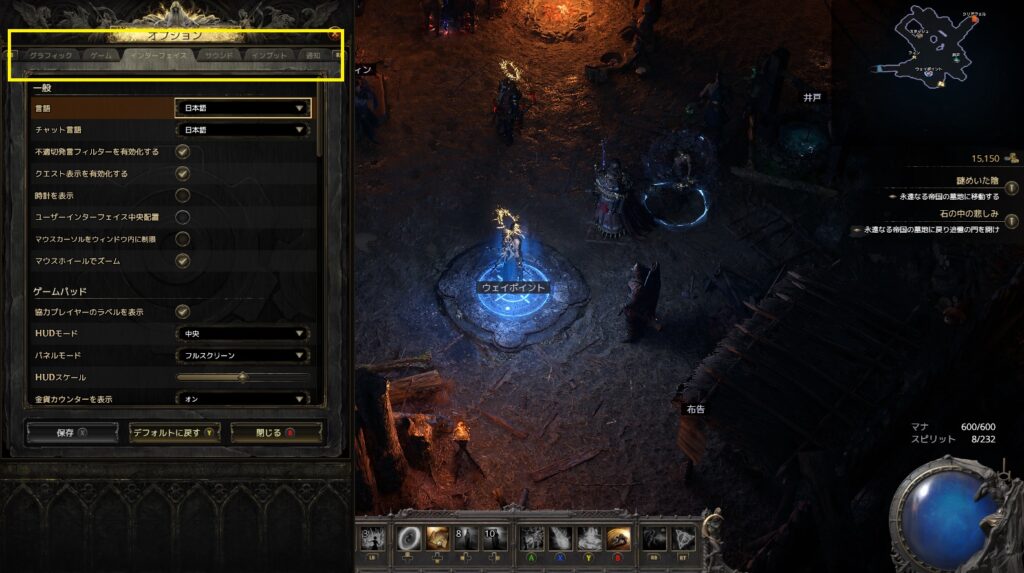
Task: Open the 通知 tab
Action: pyautogui.click(x=313, y=55)
